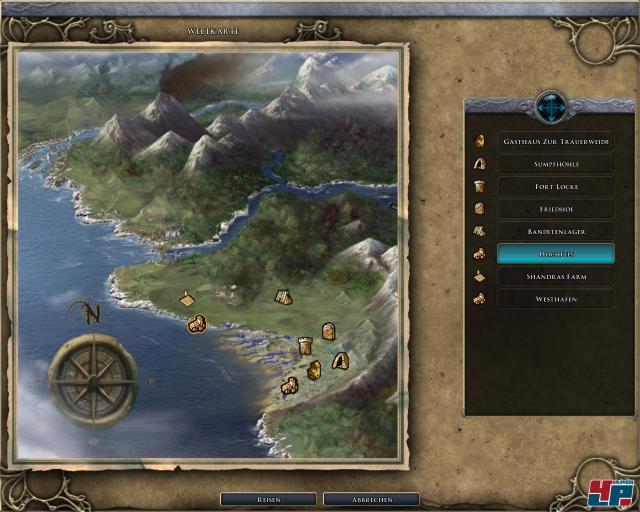The width and height of the screenshot is (640, 512).
Task: Select Fort Locke from the destination list
Action: [x=556, y=186]
